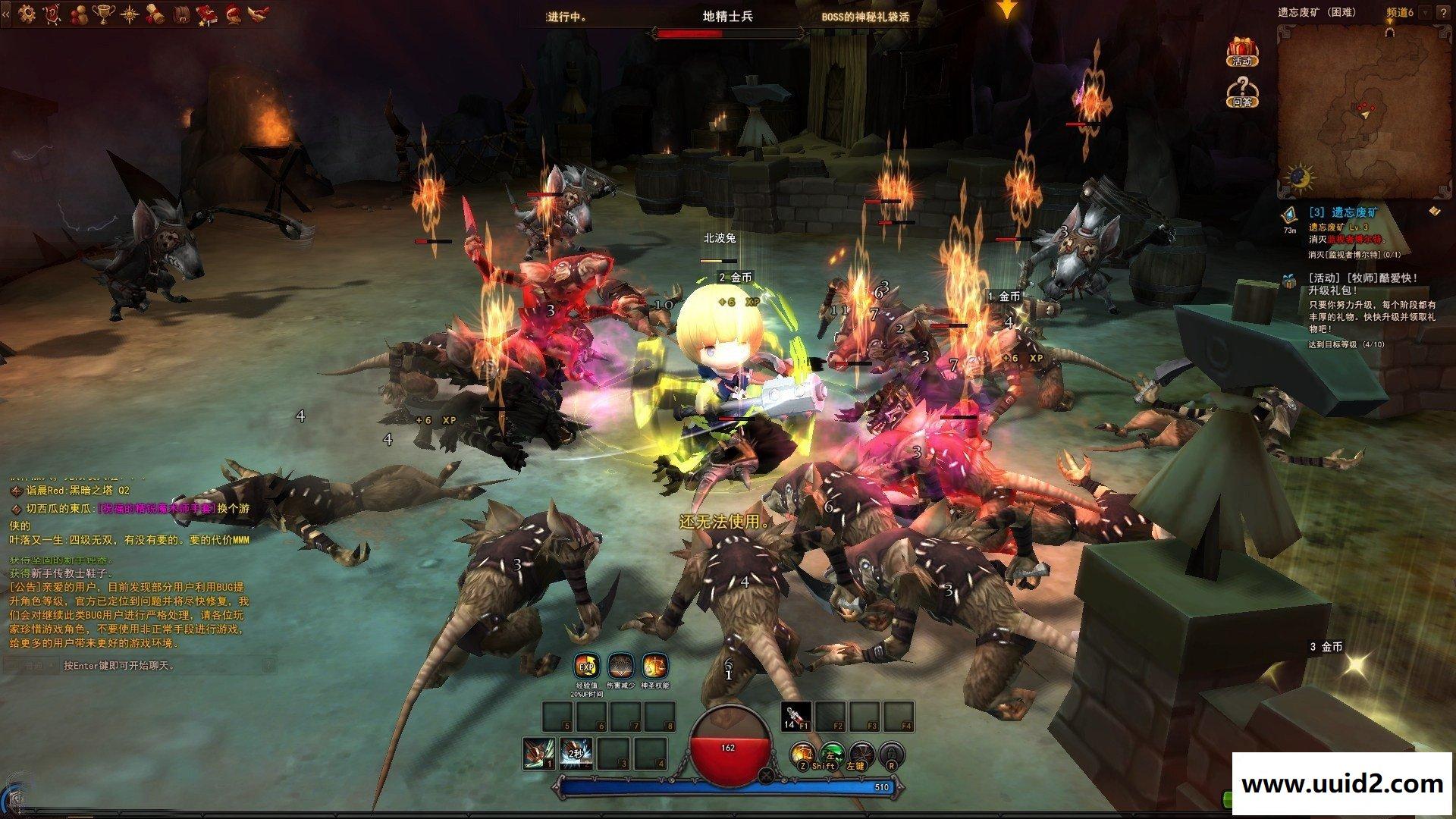
Task: Open the brown backpack inventory
Action: [180, 12]
